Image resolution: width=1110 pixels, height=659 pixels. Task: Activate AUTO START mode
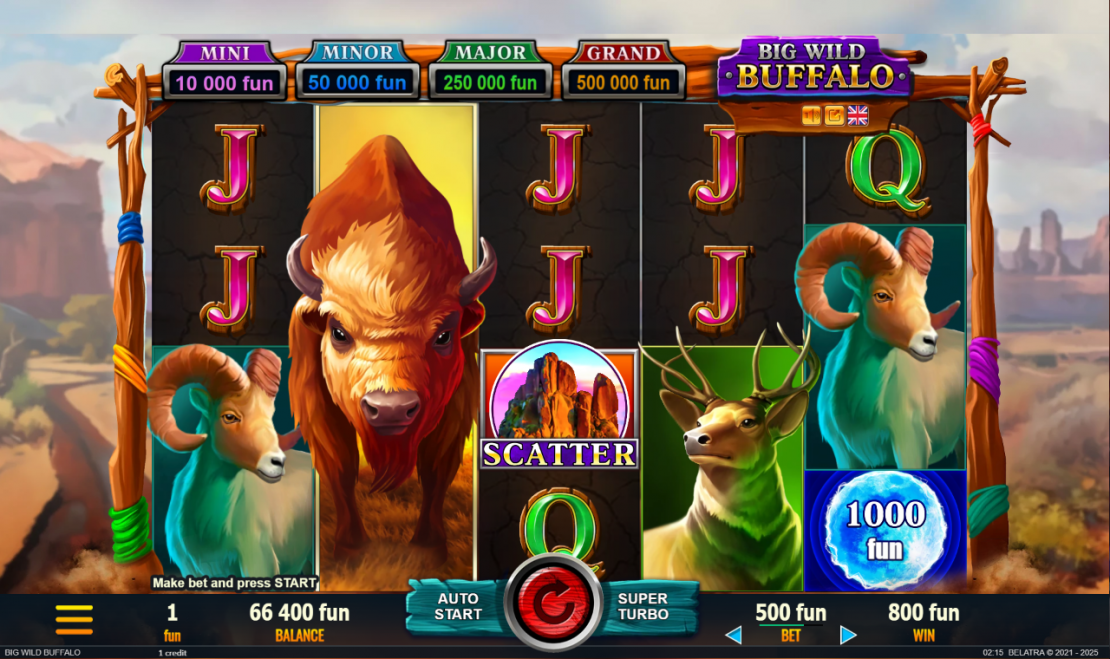pos(457,606)
